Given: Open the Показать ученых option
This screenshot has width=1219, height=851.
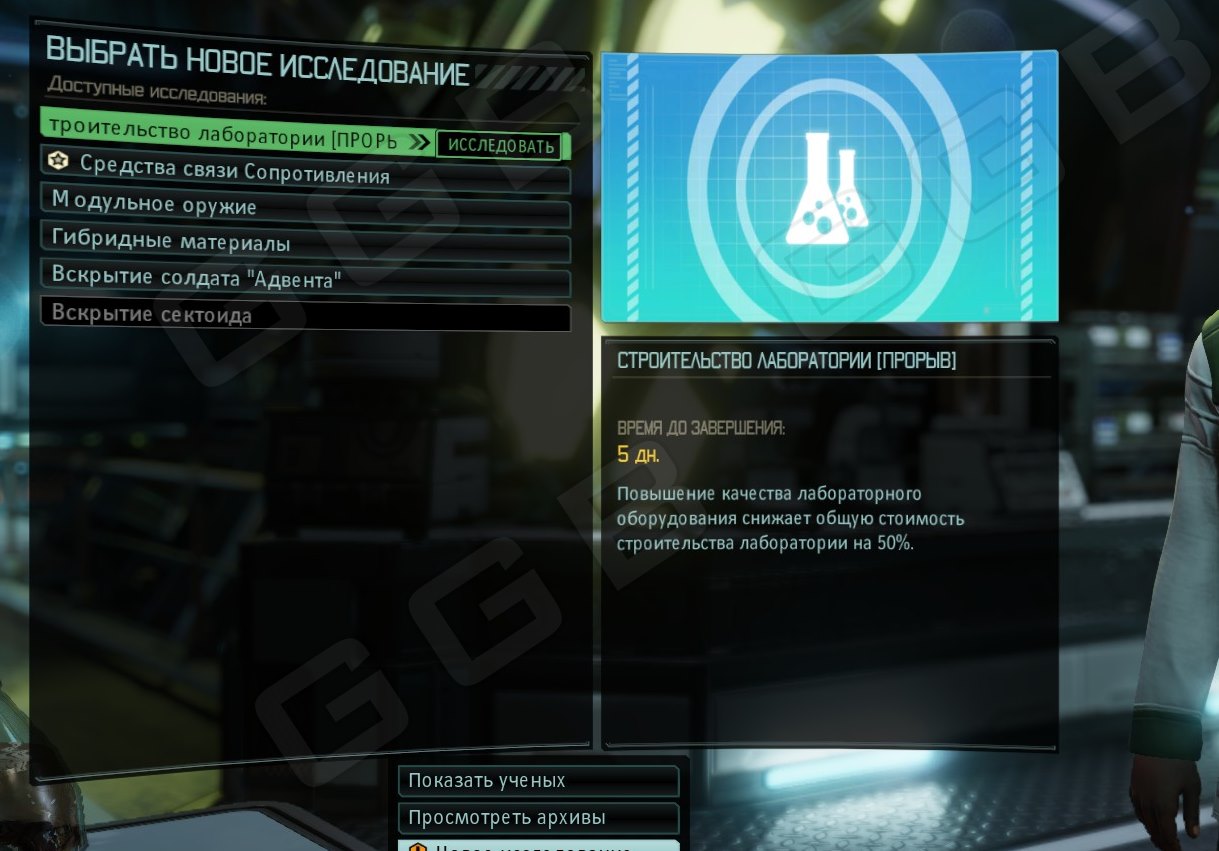Looking at the screenshot, I should pyautogui.click(x=538, y=781).
